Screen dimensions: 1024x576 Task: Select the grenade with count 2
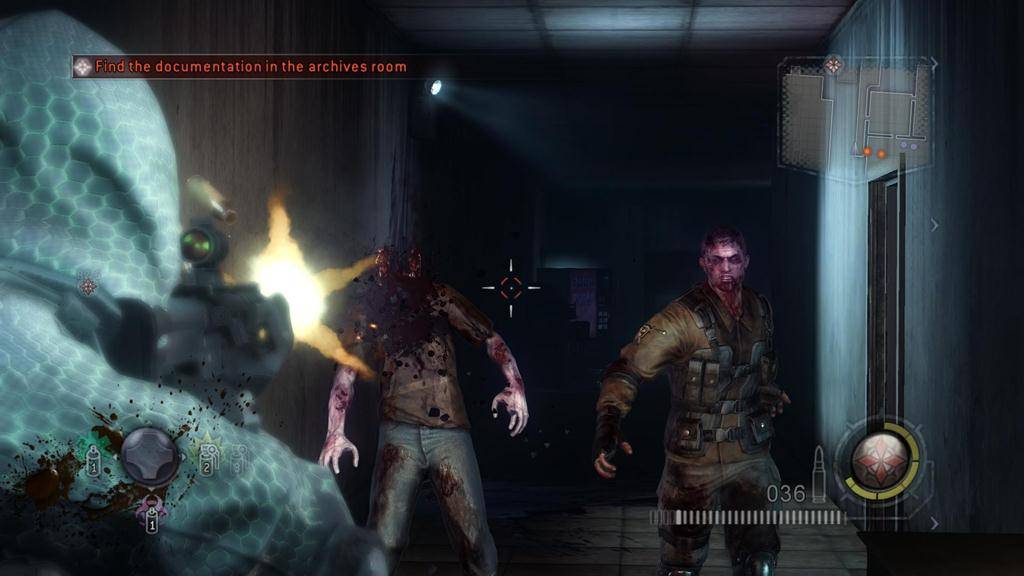(x=208, y=457)
